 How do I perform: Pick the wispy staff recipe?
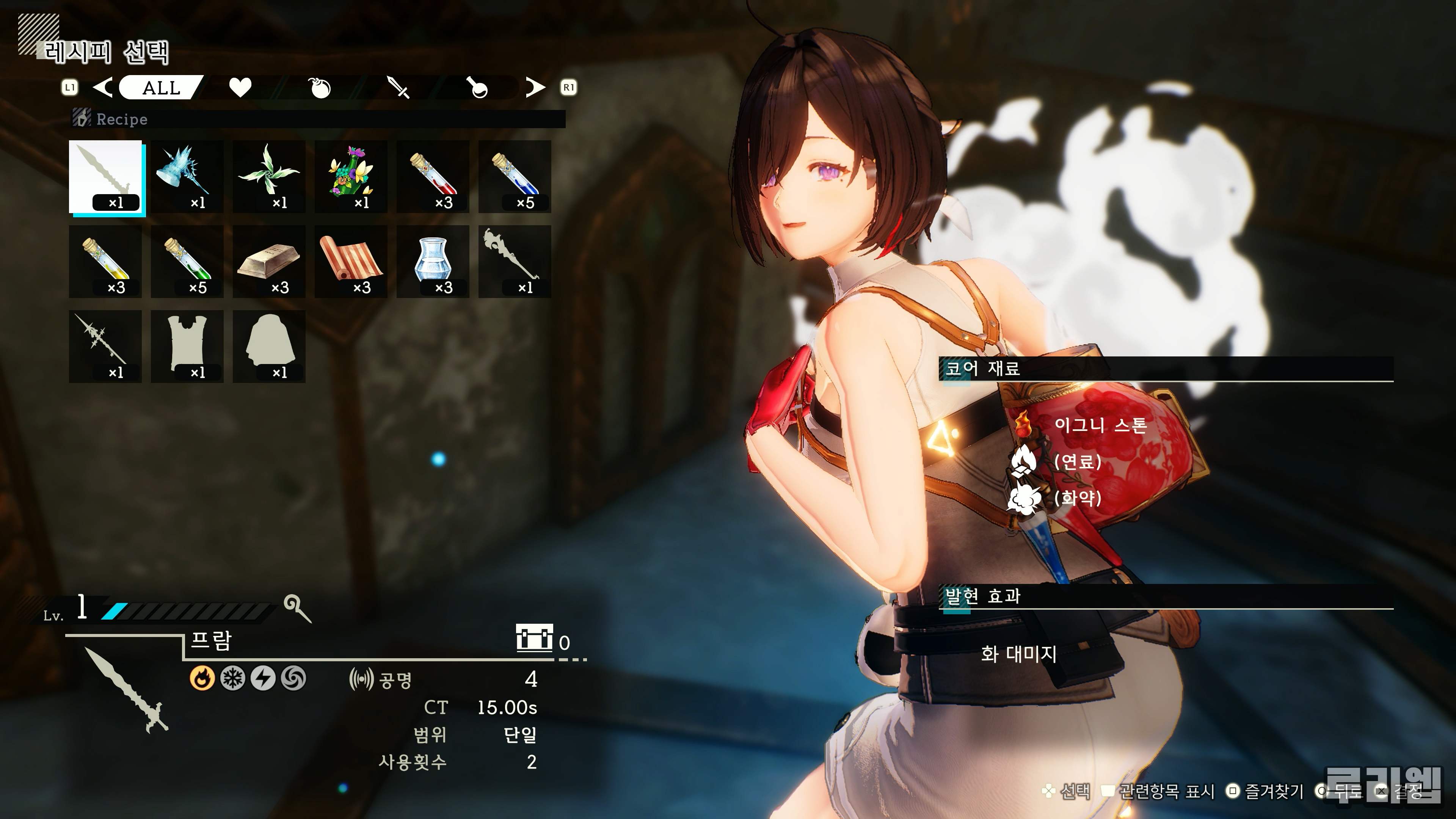click(515, 261)
